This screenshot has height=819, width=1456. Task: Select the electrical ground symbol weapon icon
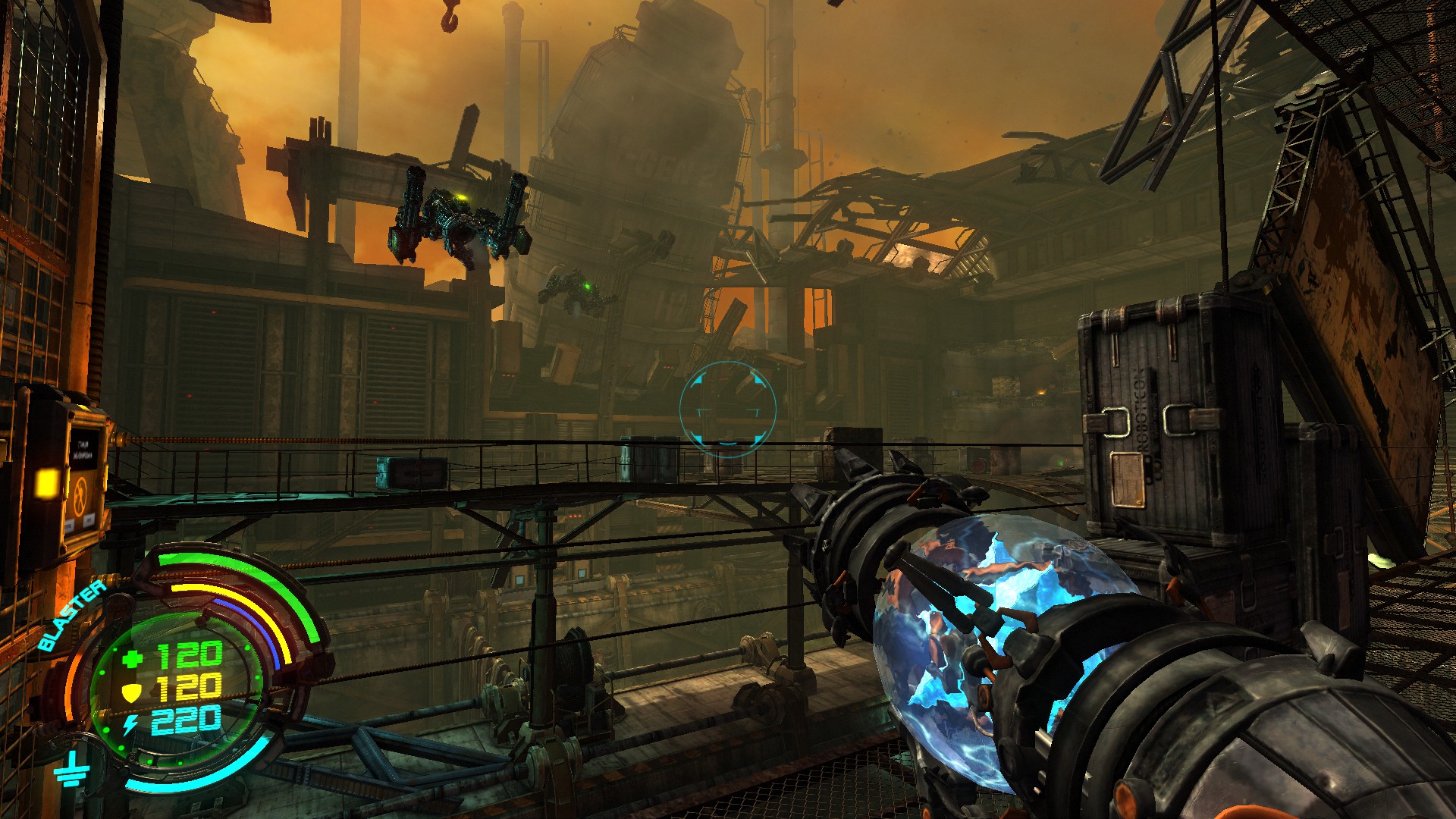(x=72, y=769)
